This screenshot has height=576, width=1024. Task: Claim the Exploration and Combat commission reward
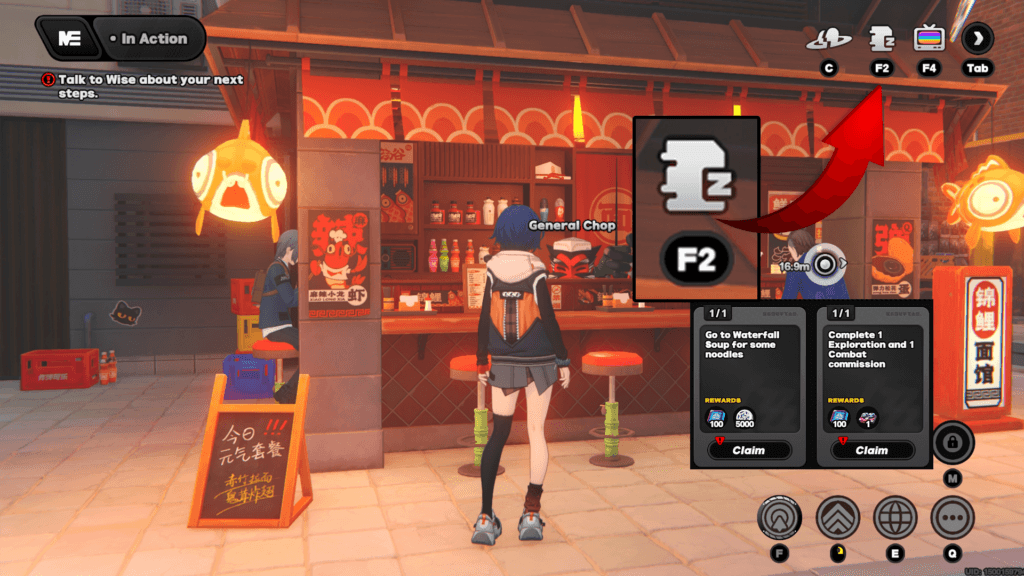(871, 450)
